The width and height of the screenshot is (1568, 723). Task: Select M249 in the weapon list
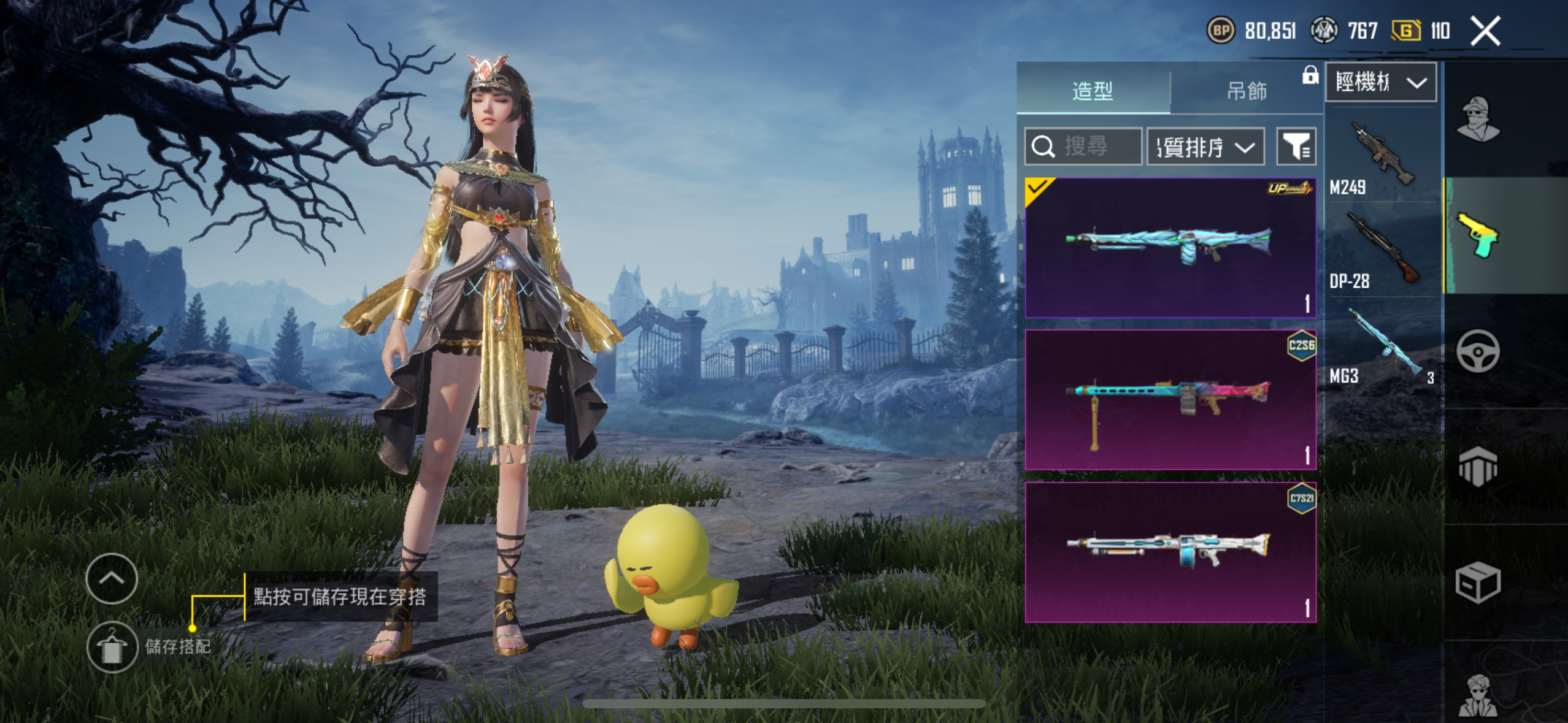point(1380,156)
